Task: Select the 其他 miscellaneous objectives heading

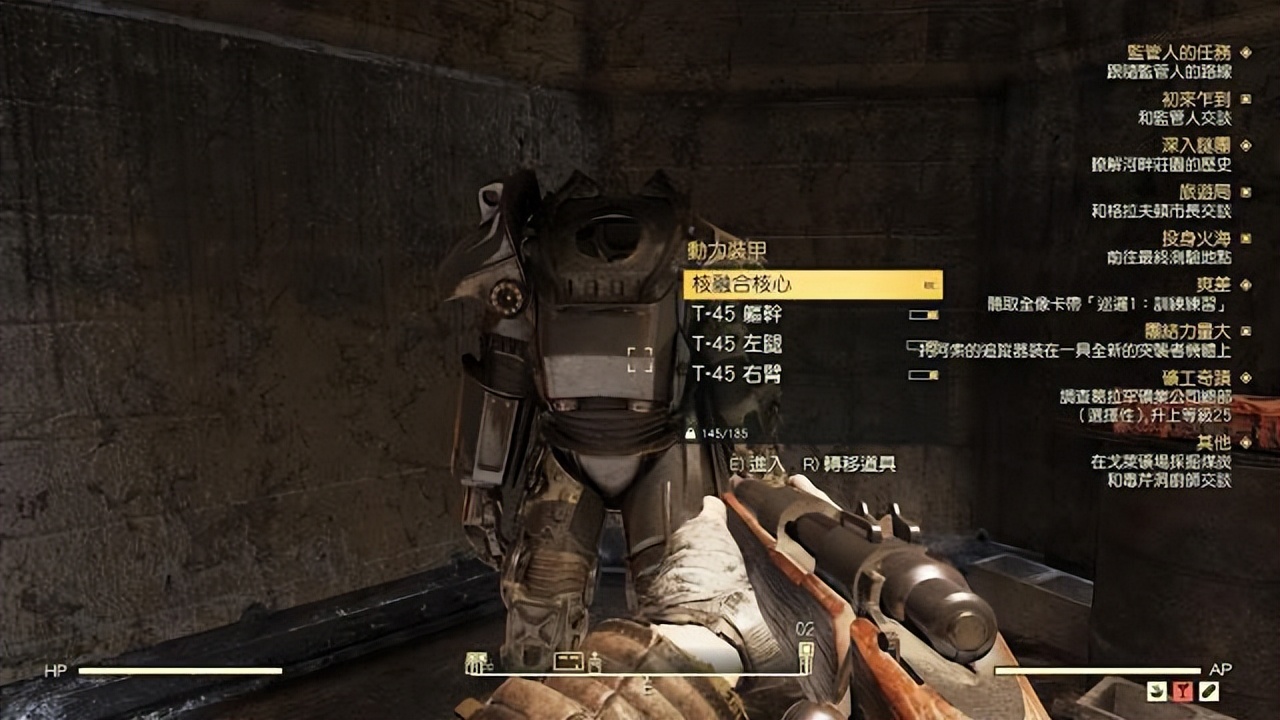Action: pos(1214,441)
